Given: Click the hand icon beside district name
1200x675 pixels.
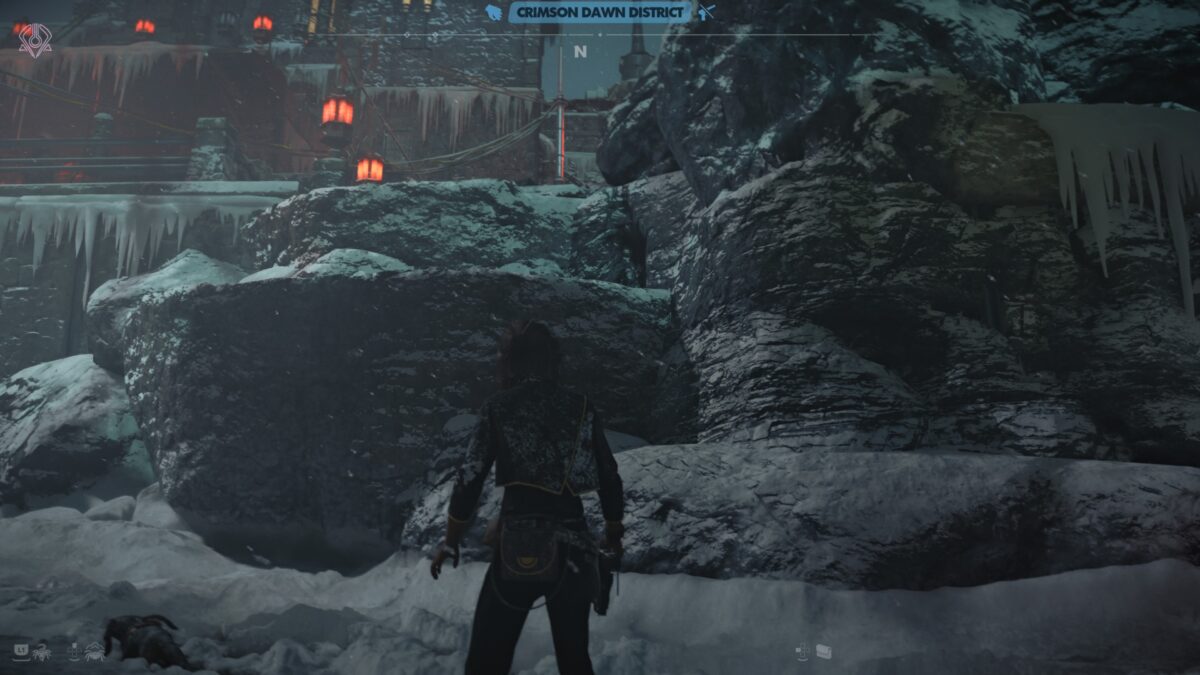Looking at the screenshot, I should tap(493, 13).
